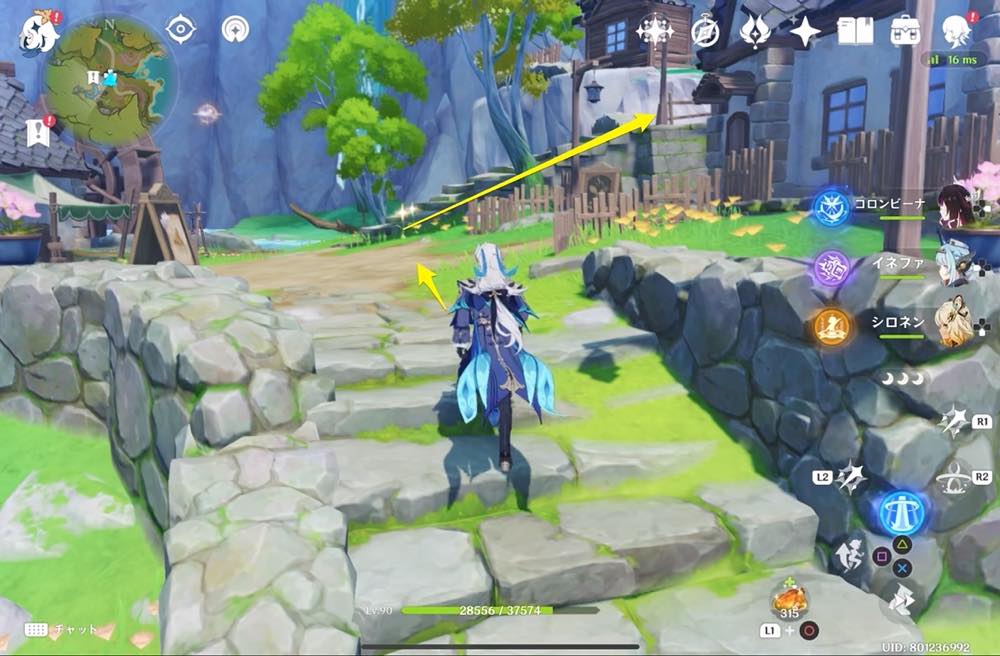Trigger コロンビーナ's blue elemental burst orb
1000x656 pixels.
[831, 207]
